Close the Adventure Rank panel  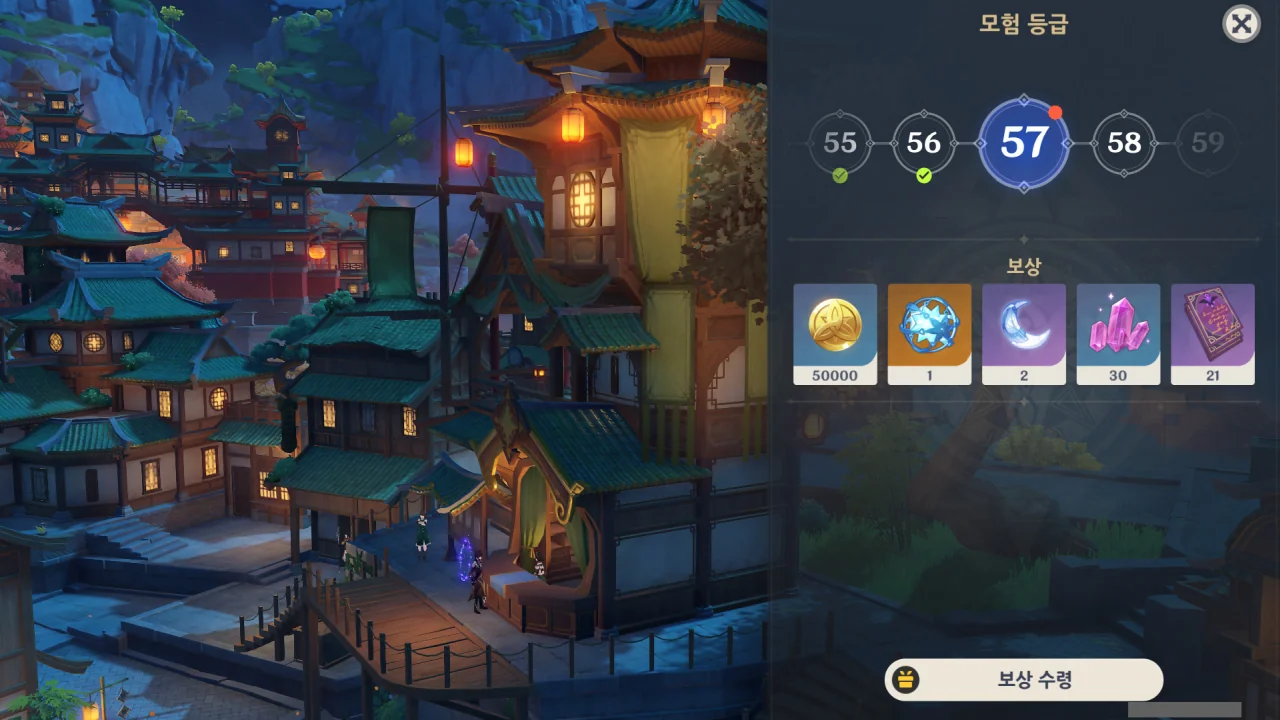click(x=1241, y=24)
